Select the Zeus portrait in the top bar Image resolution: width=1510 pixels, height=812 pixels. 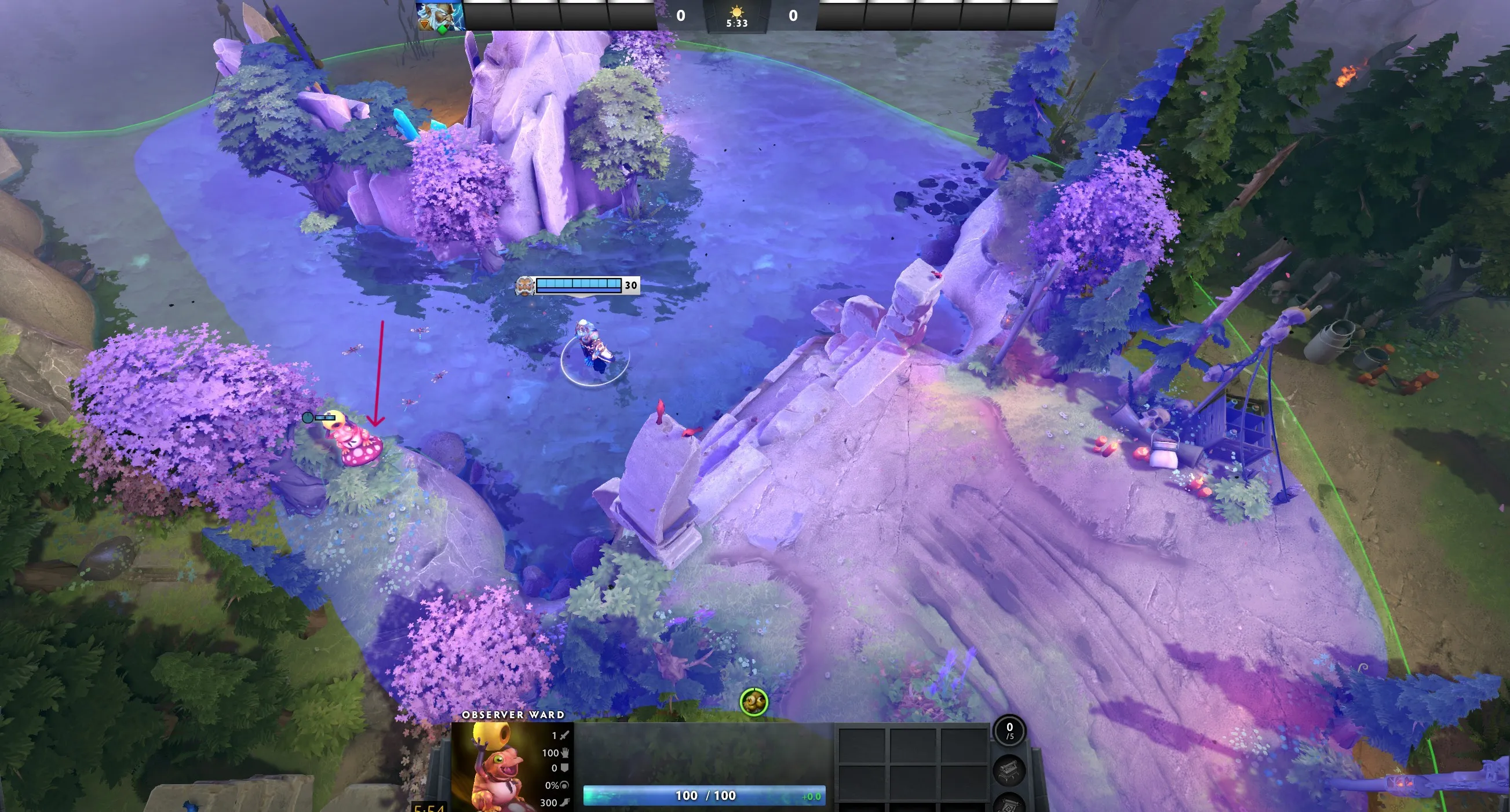(x=440, y=15)
